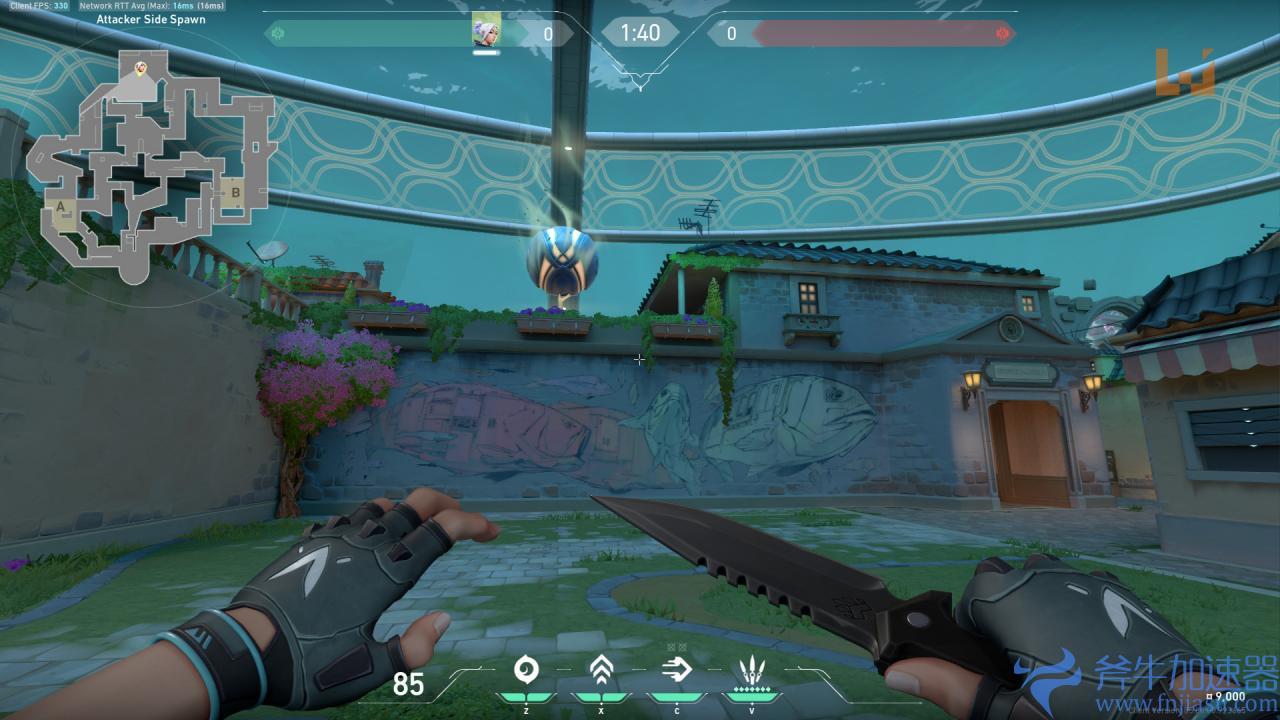Trigger the Tailwind dash ability
The width and height of the screenshot is (1280, 720).
[x=676, y=670]
